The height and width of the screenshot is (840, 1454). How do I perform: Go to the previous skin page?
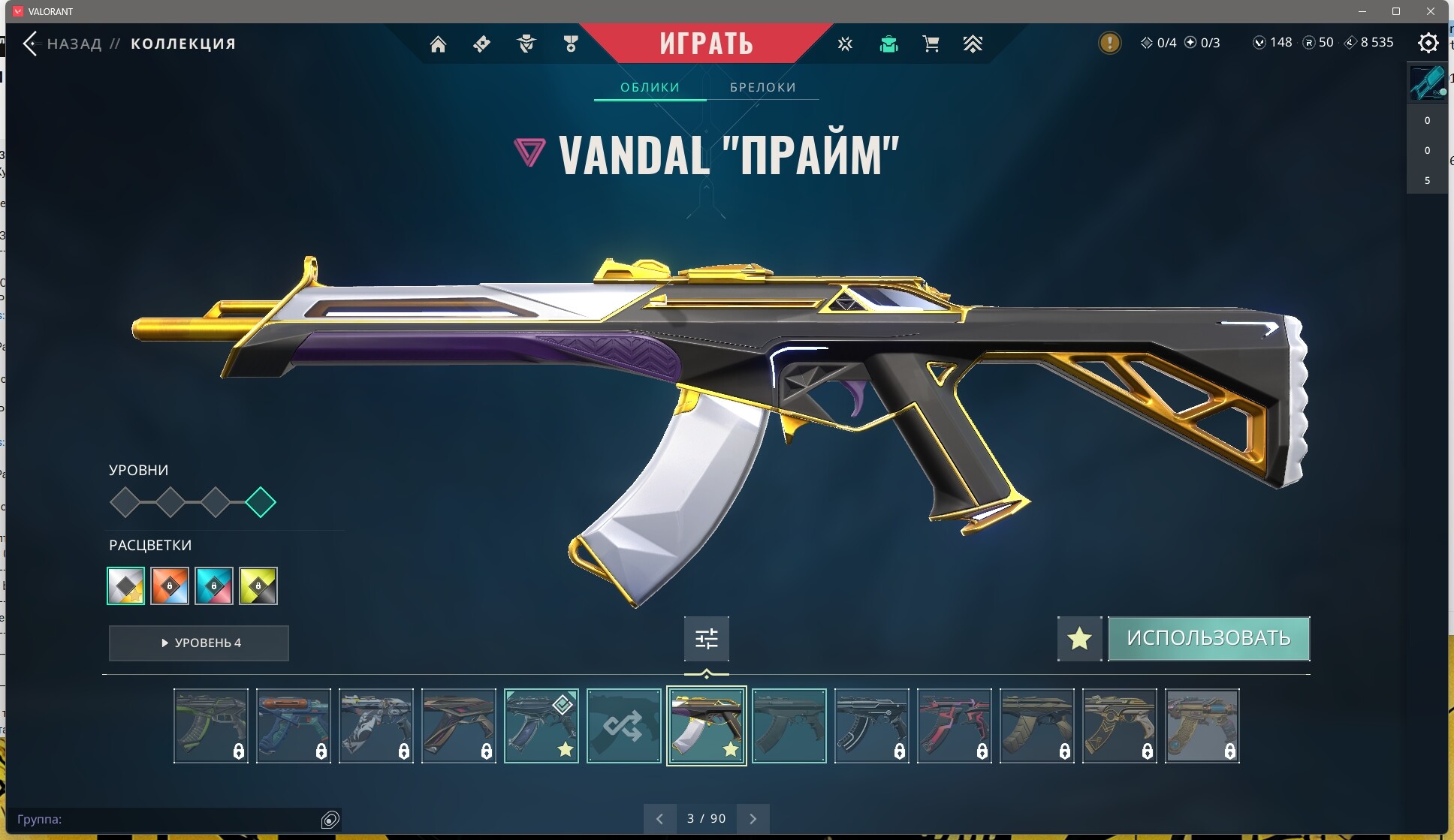[x=659, y=818]
